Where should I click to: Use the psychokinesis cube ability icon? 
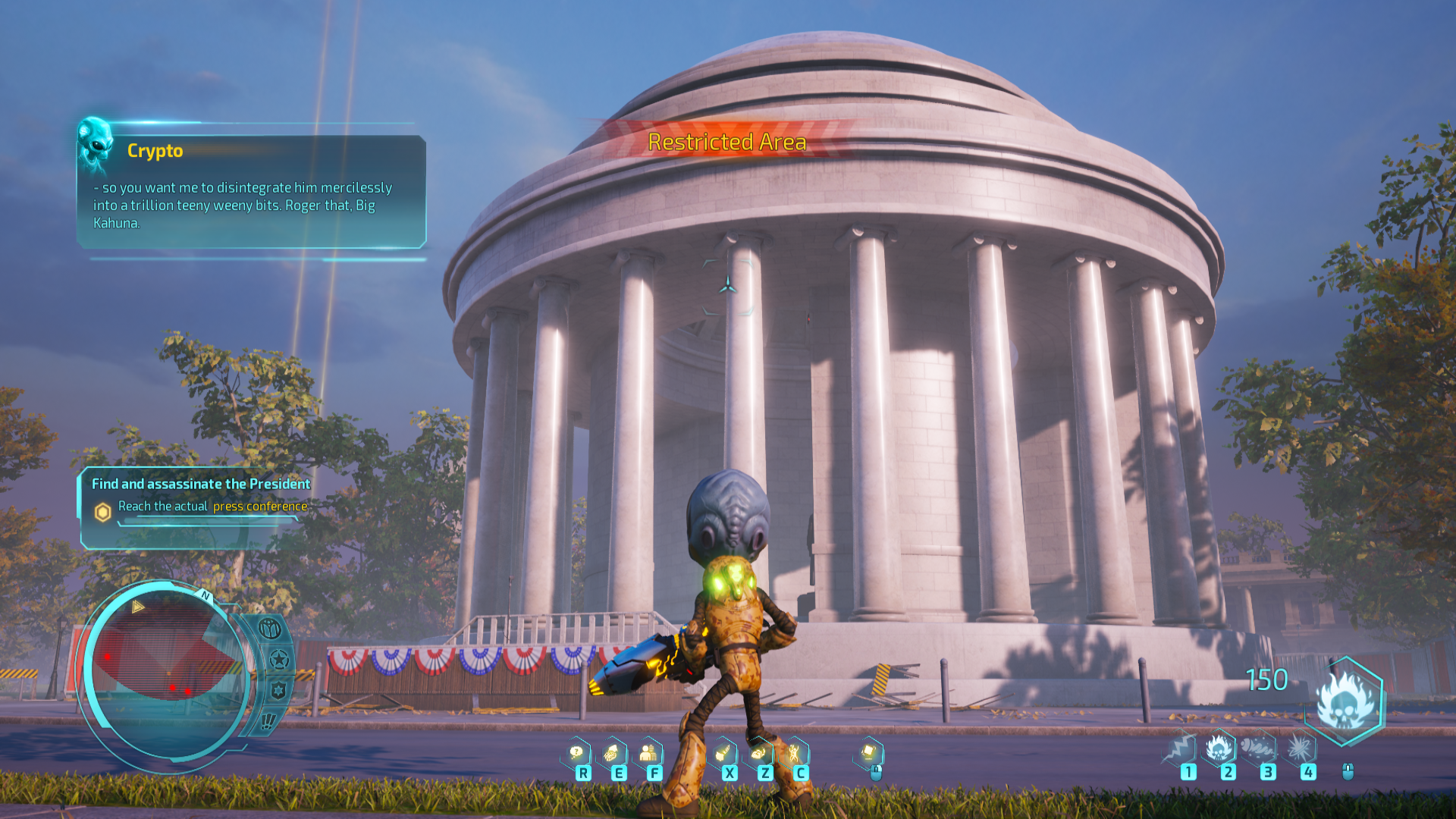pyautogui.click(x=869, y=752)
